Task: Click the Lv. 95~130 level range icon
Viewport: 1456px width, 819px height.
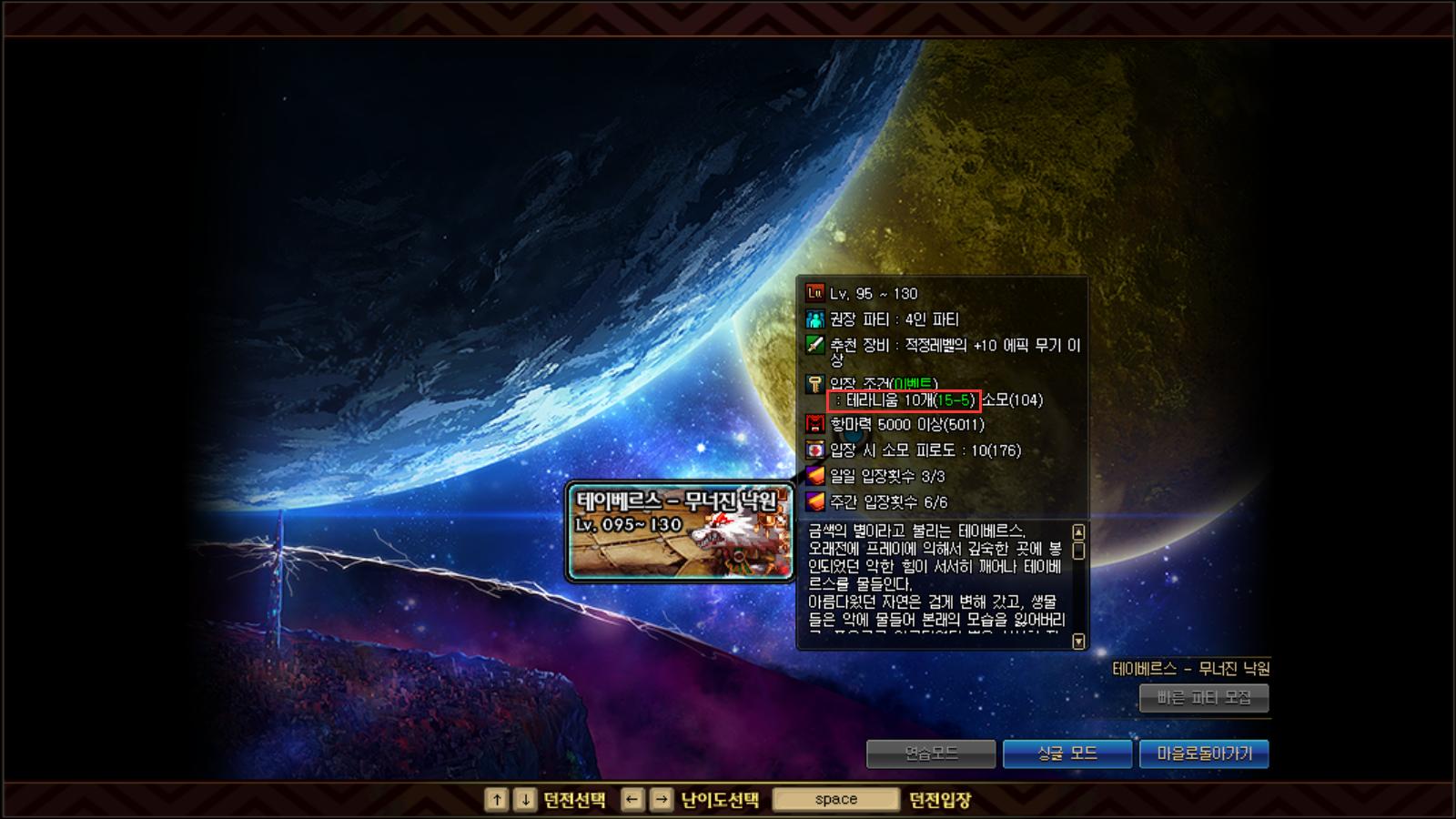Action: (813, 293)
